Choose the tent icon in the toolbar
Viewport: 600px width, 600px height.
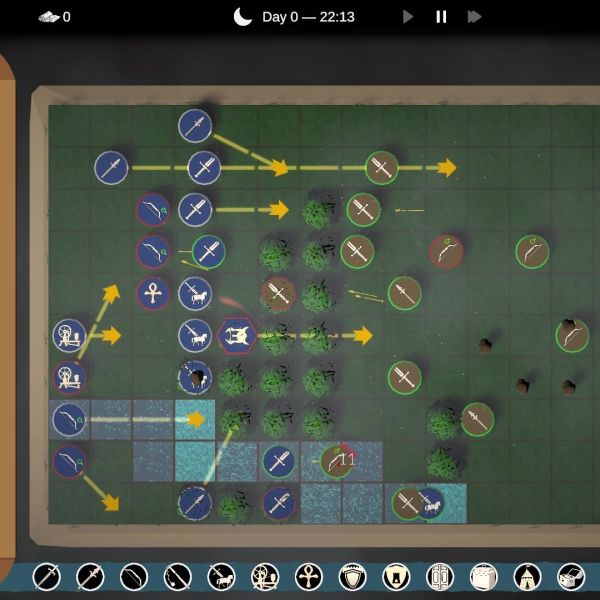point(527,577)
